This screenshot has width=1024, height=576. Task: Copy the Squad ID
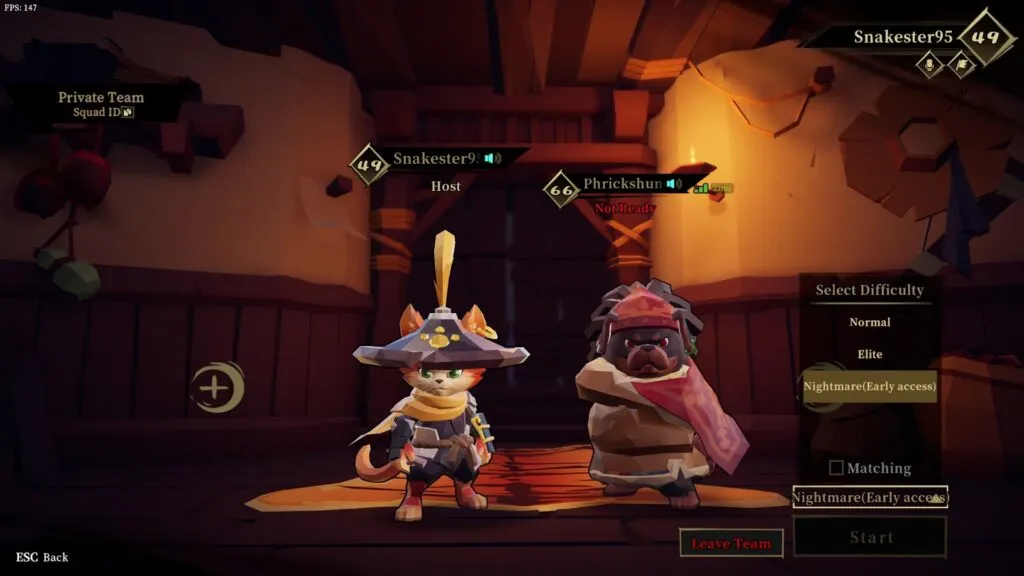click(128, 112)
